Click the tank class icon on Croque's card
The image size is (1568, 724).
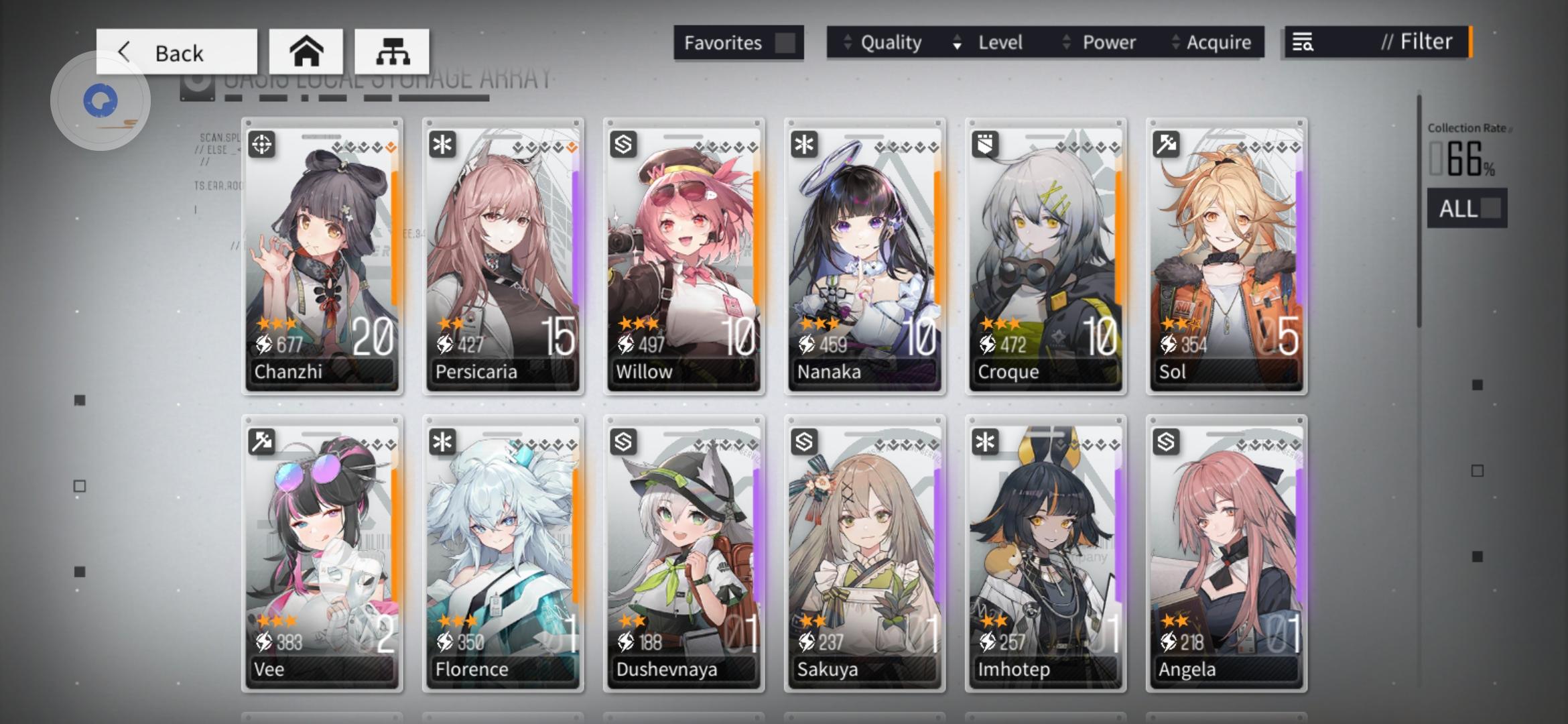click(x=986, y=144)
